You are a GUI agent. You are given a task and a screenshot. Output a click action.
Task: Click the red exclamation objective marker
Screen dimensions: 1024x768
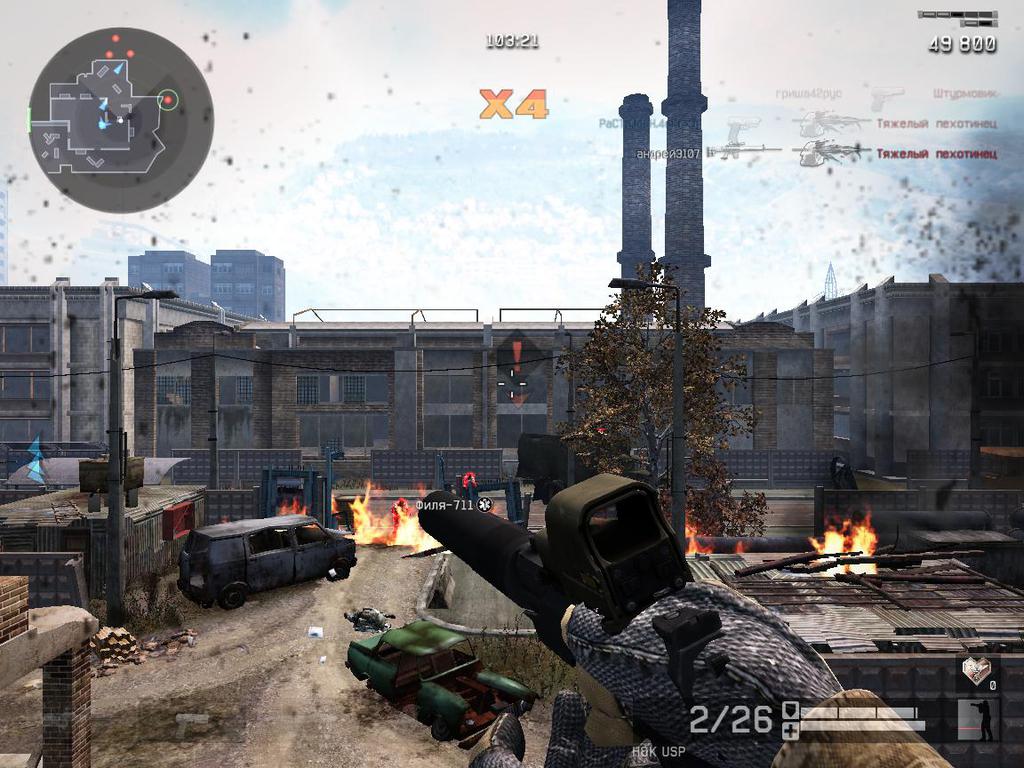tap(516, 356)
